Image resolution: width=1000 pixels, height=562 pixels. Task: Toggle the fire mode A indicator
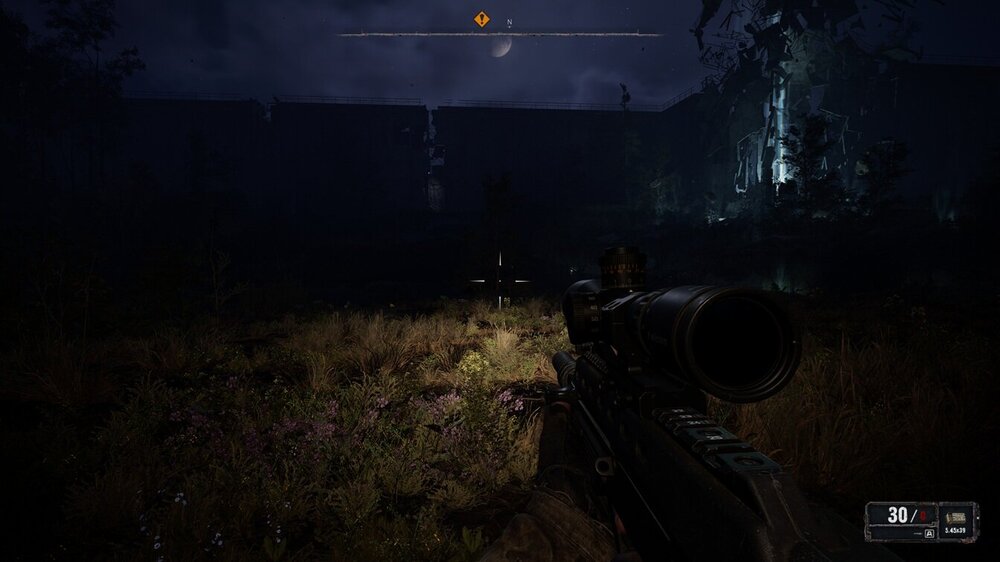tap(929, 534)
